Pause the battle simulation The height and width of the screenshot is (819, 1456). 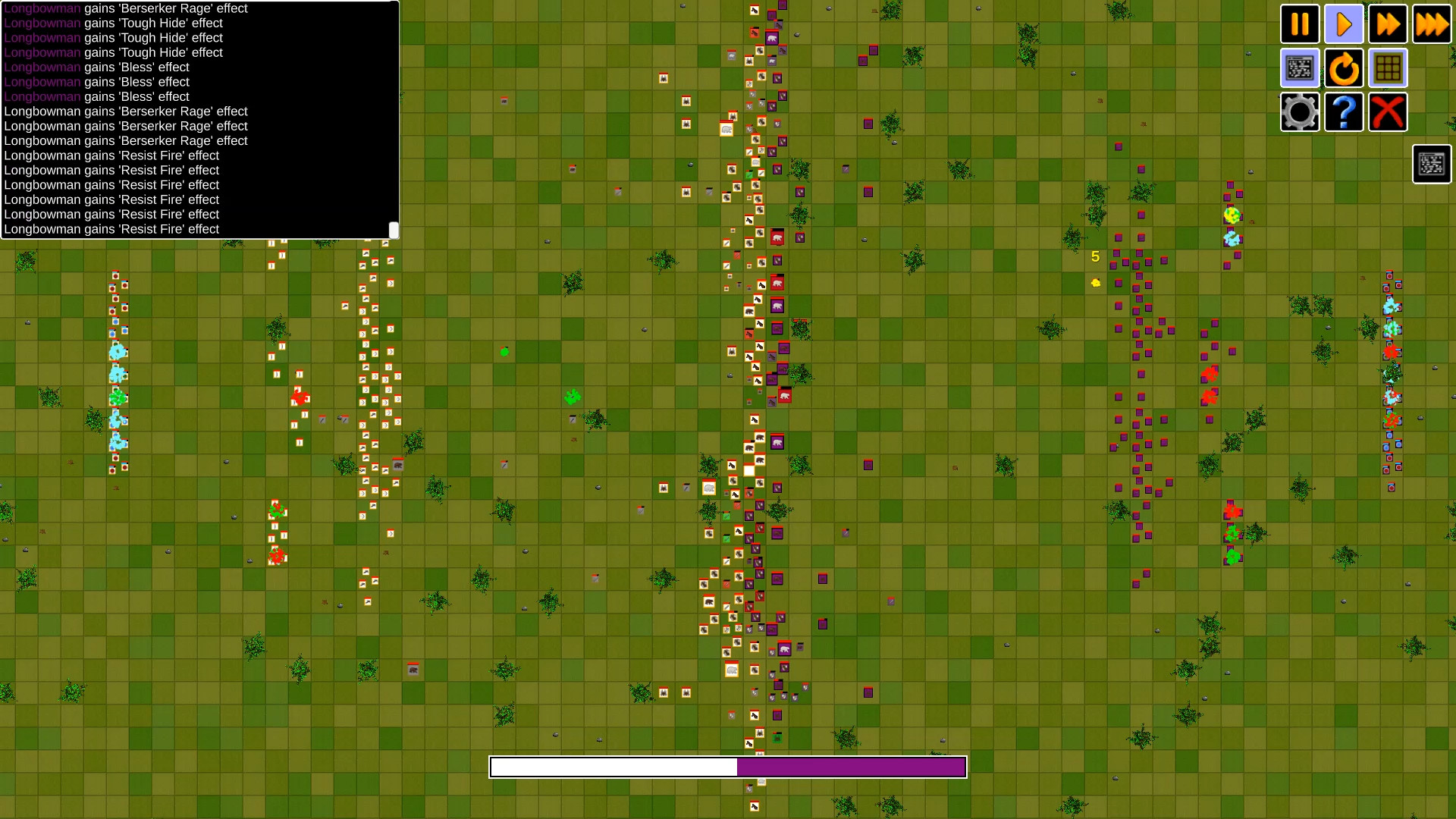click(1300, 24)
